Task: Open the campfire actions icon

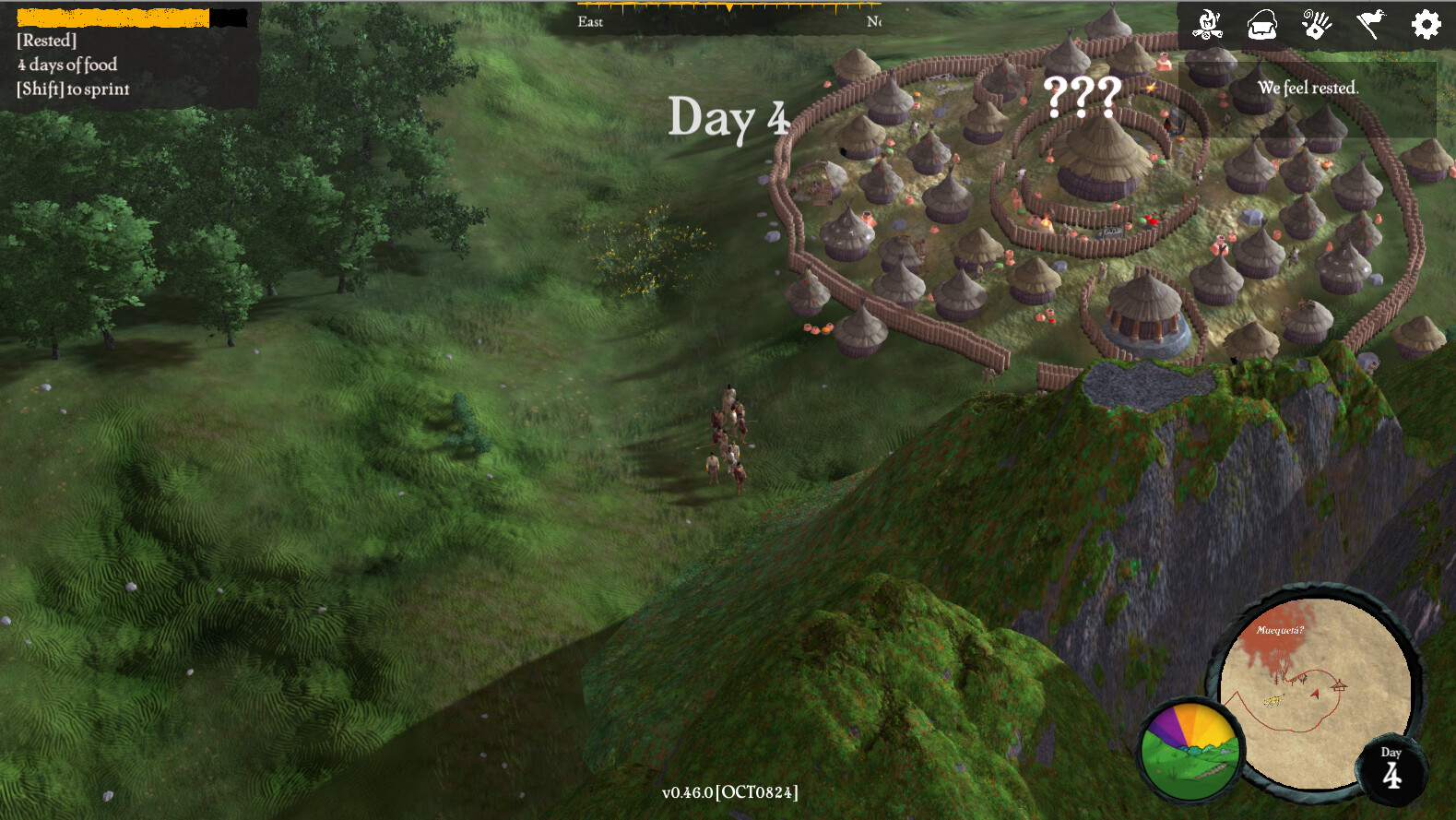Action: point(1206,24)
